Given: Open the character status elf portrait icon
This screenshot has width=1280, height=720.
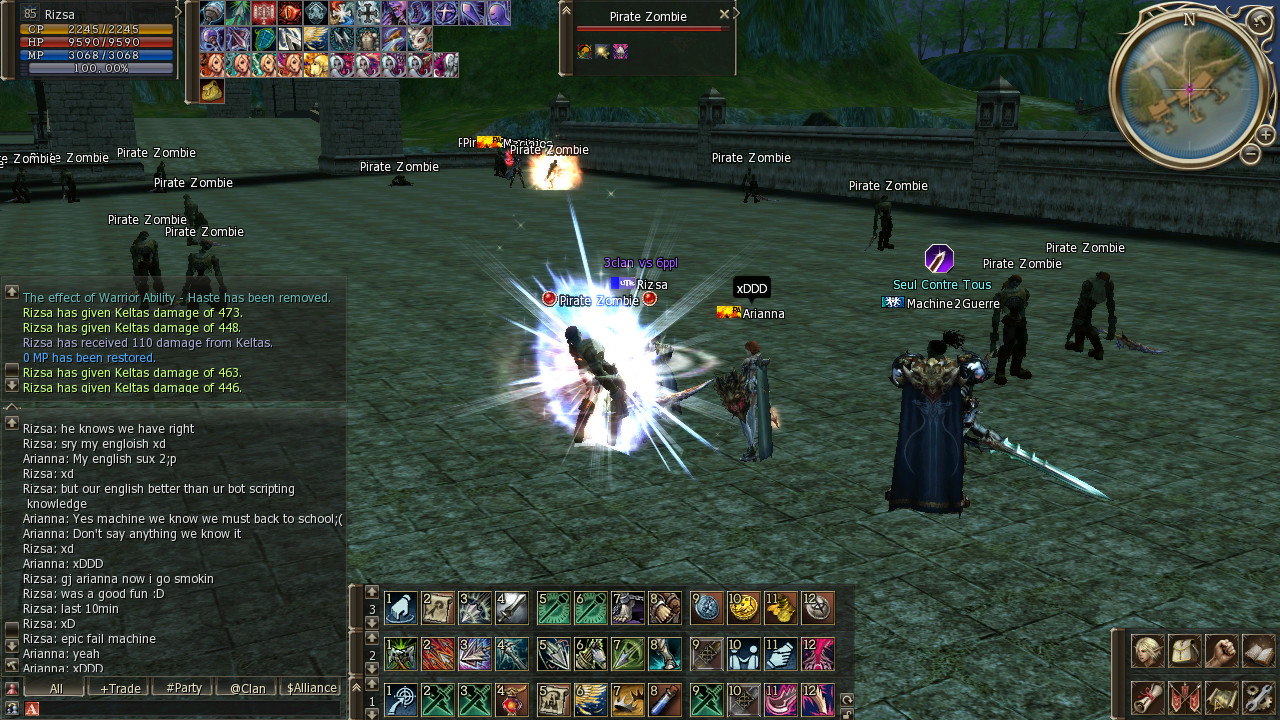Looking at the screenshot, I should [x=1147, y=651].
